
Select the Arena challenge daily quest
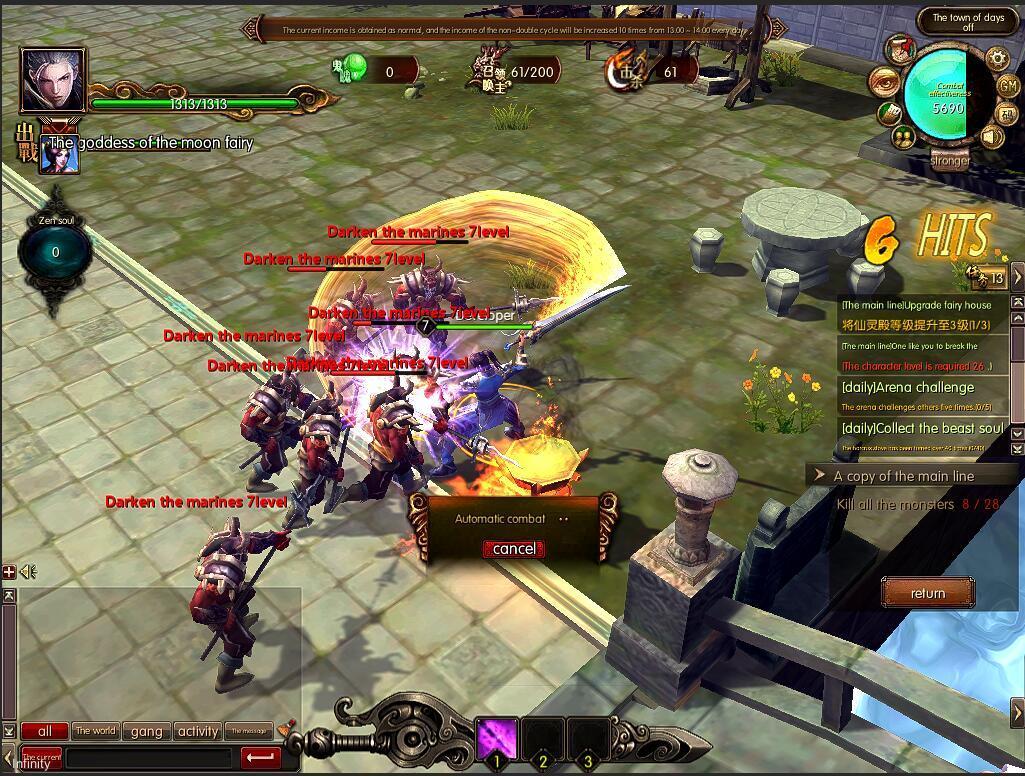(908, 388)
